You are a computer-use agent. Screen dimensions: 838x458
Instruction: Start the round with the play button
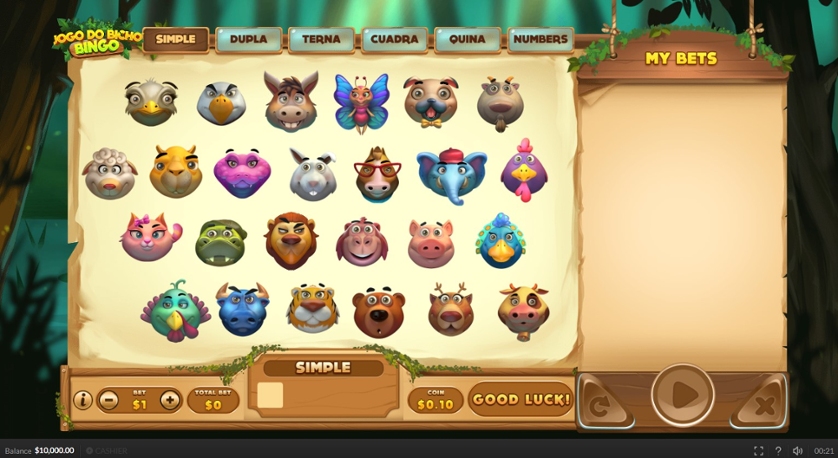click(x=683, y=395)
